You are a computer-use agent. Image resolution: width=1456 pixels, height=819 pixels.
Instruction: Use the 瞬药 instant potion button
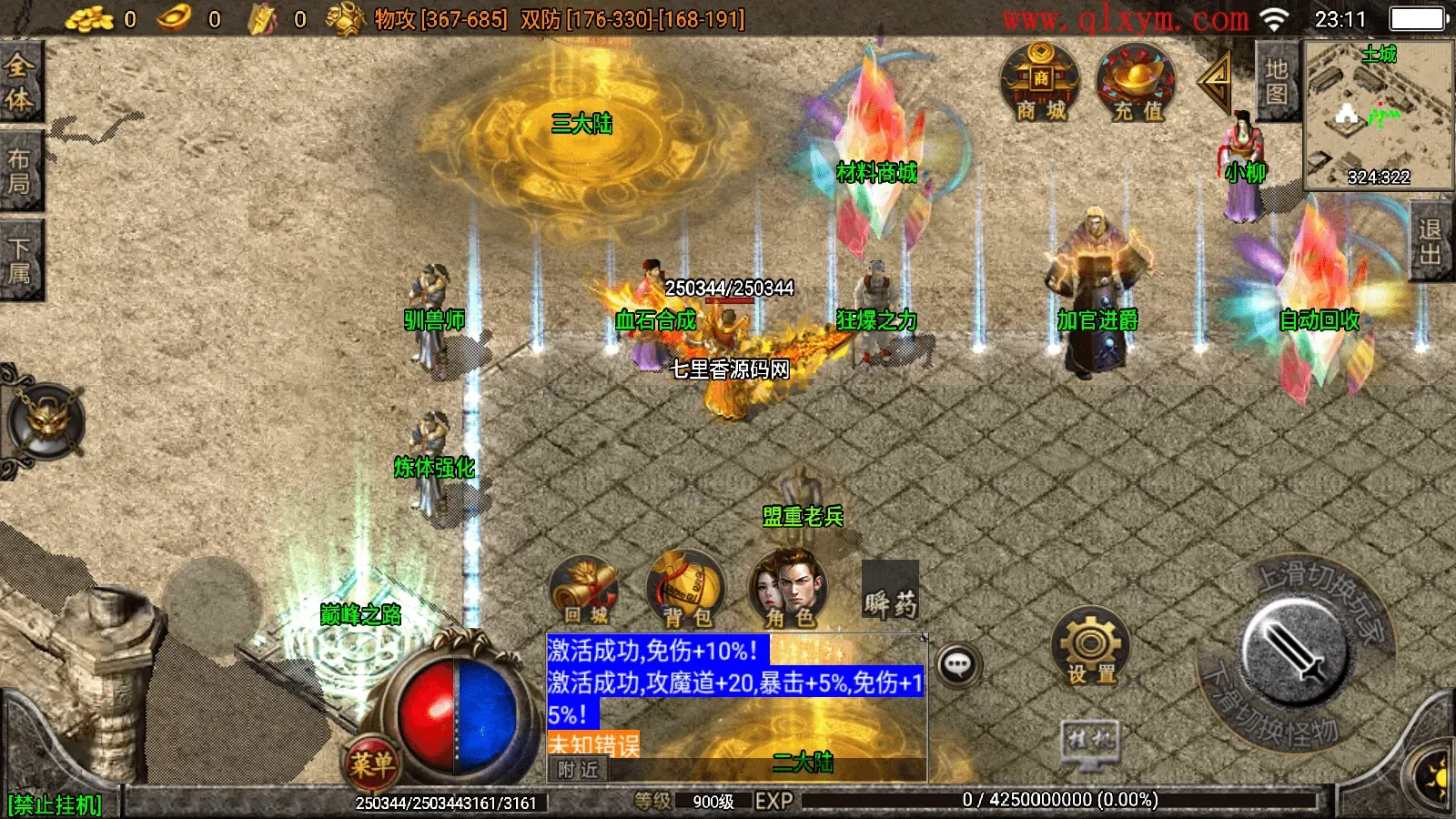890,592
